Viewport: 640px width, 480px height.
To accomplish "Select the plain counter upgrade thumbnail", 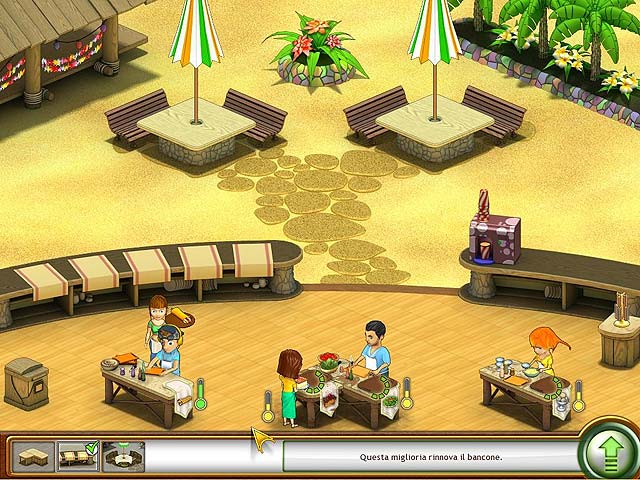I will pyautogui.click(x=32, y=458).
